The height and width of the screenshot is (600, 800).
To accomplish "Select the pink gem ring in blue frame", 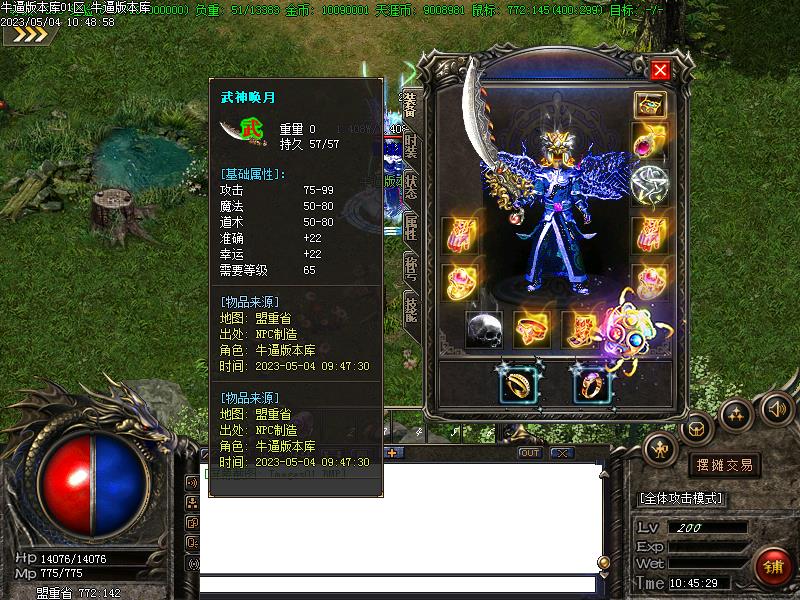I will click(591, 383).
